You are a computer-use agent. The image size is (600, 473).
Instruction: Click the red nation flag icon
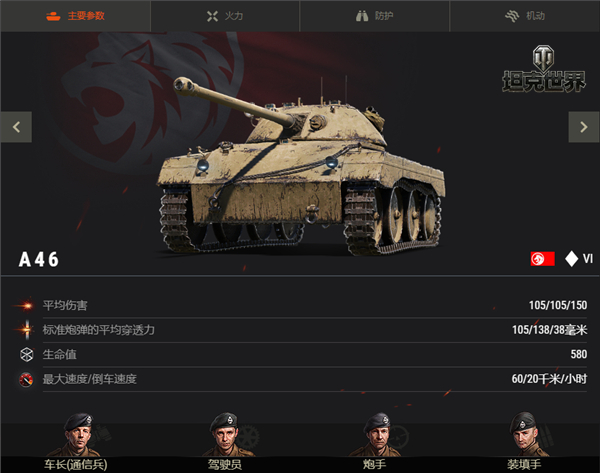(543, 259)
